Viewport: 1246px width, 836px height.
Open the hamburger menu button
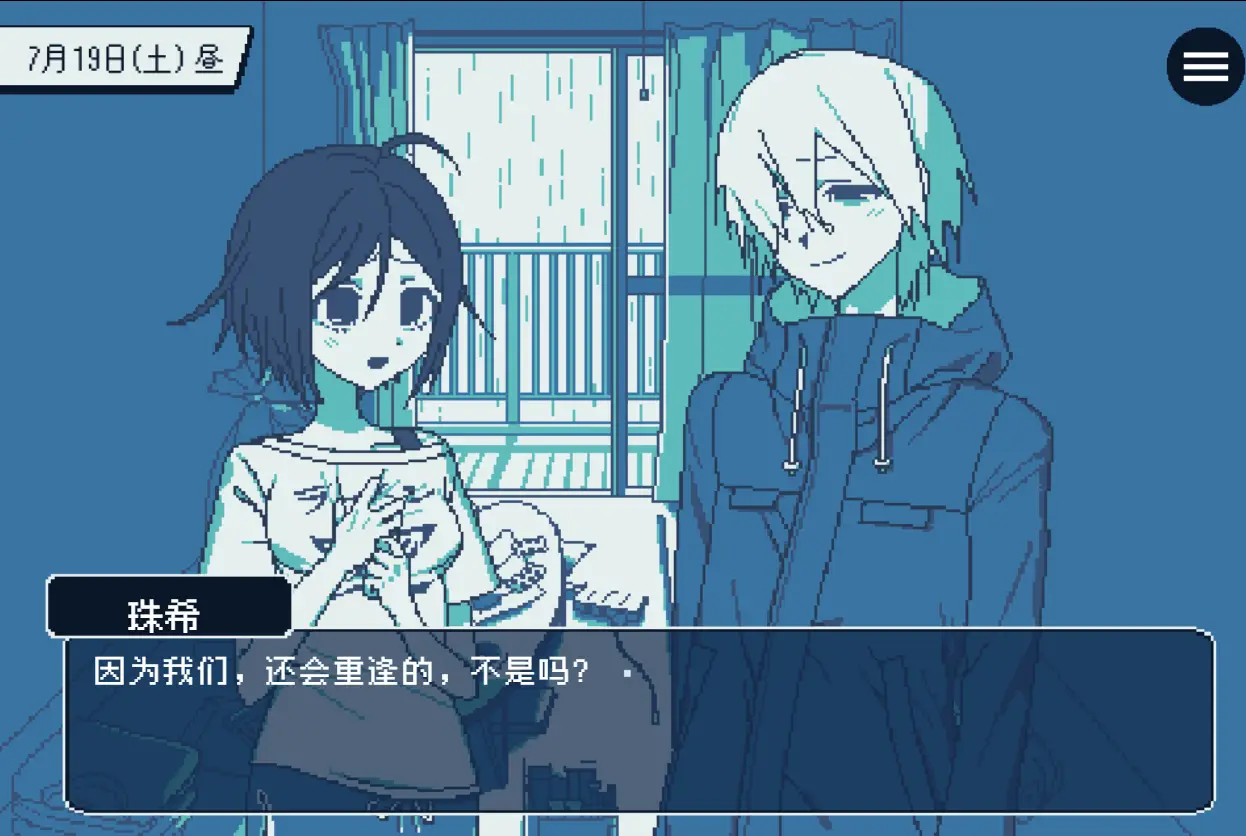(x=1205, y=66)
